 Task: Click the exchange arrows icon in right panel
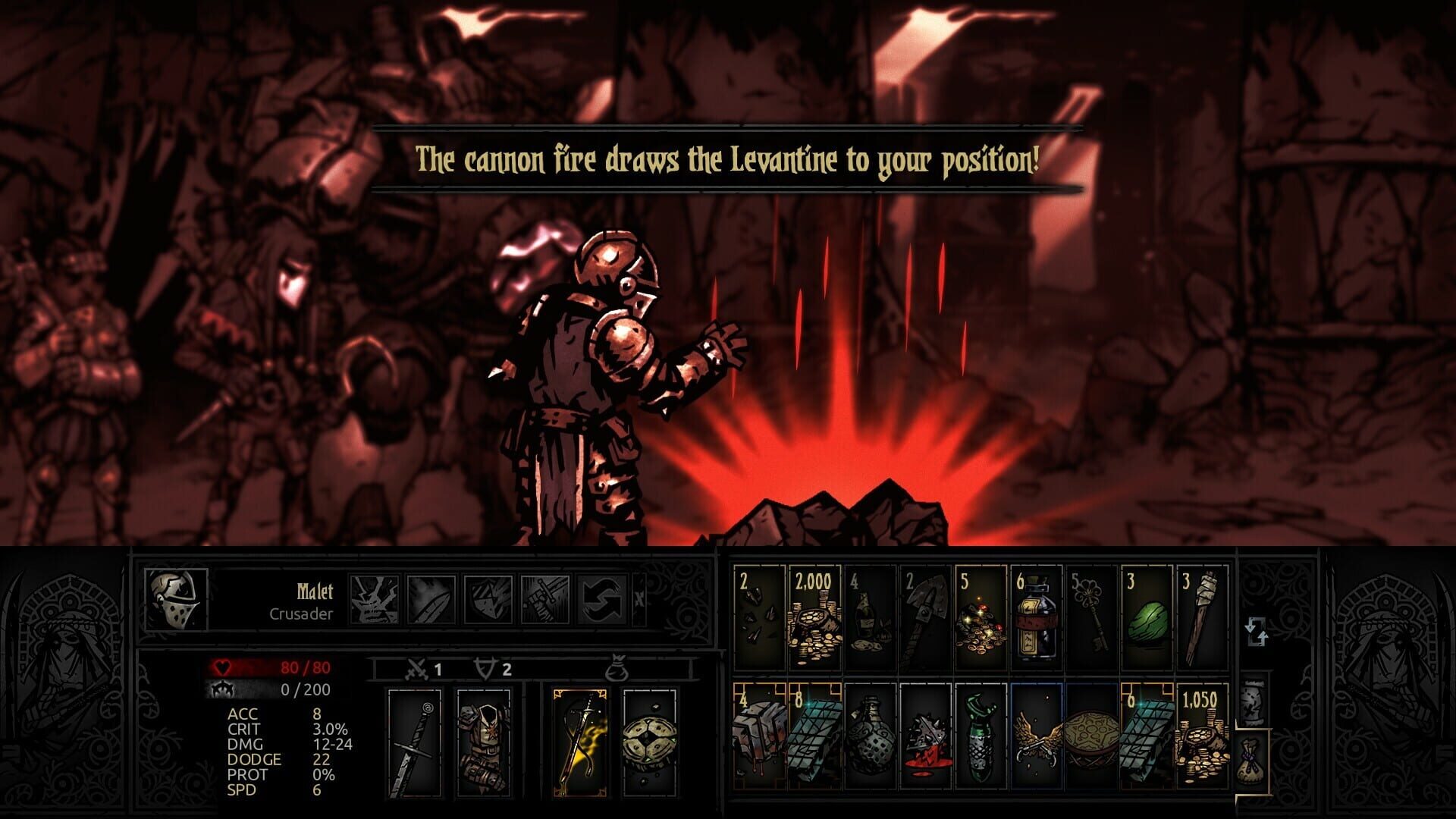coord(1257,632)
